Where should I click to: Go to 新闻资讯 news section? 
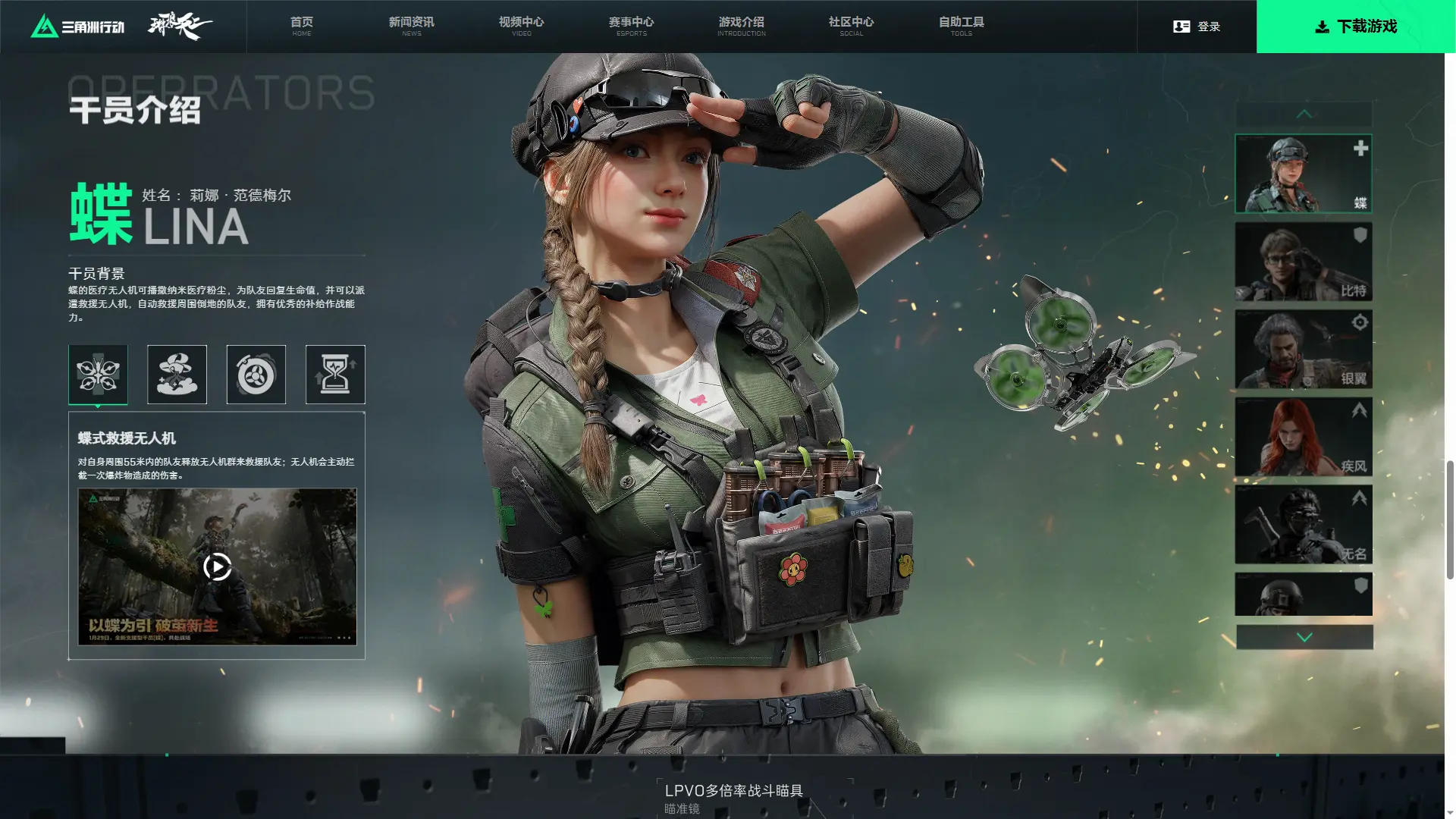(411, 26)
